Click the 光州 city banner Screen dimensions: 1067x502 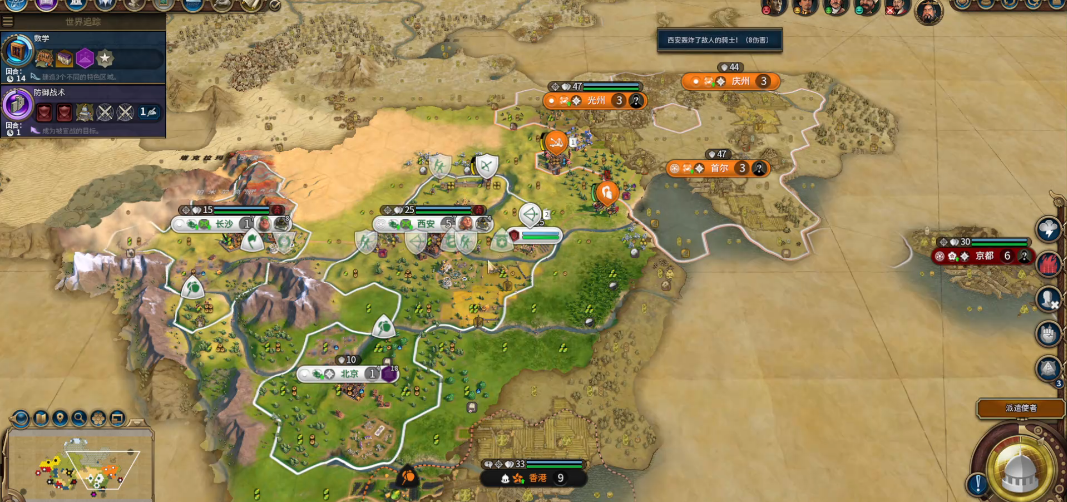tap(596, 100)
